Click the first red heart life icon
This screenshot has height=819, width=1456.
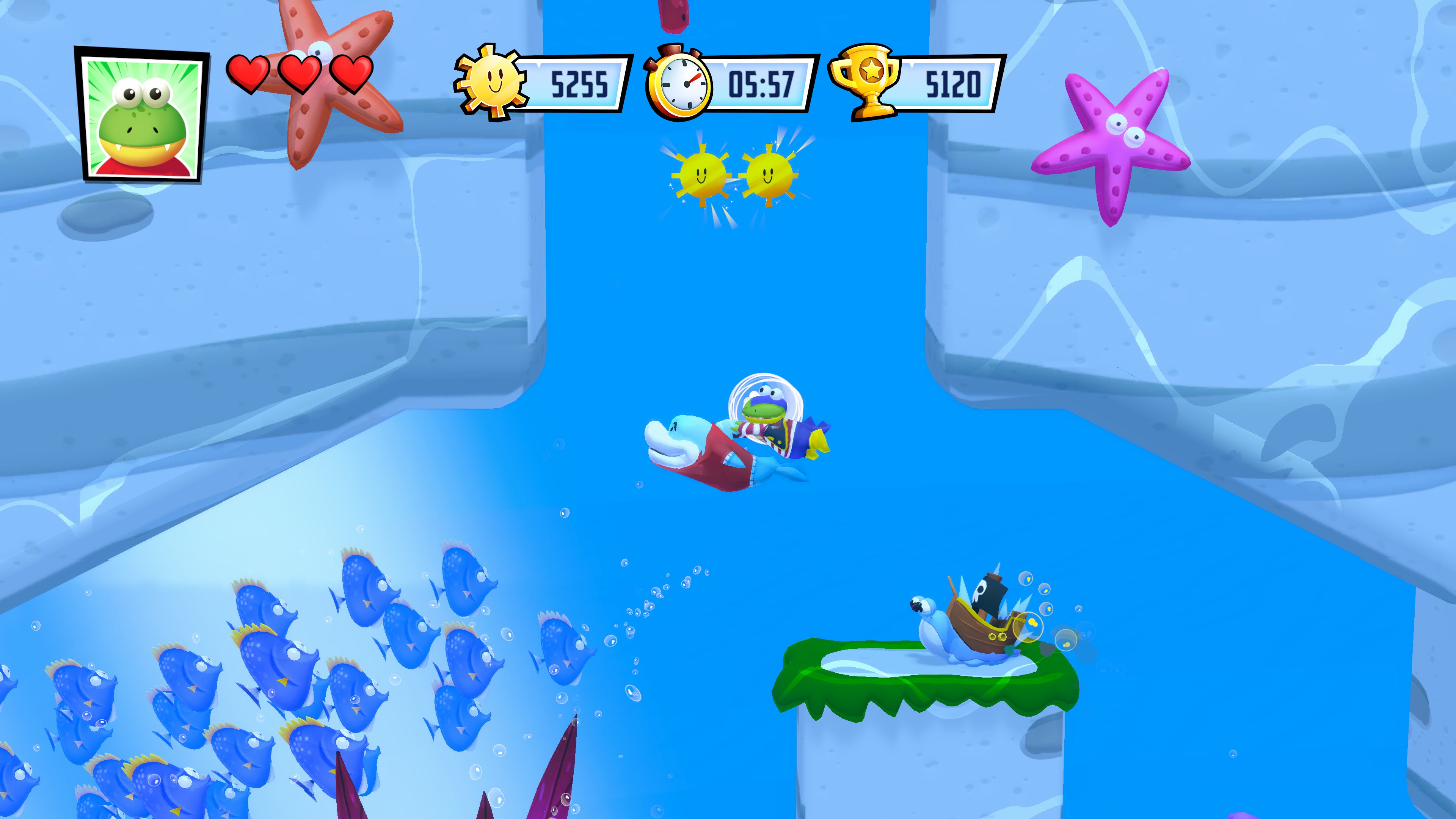[x=249, y=74]
